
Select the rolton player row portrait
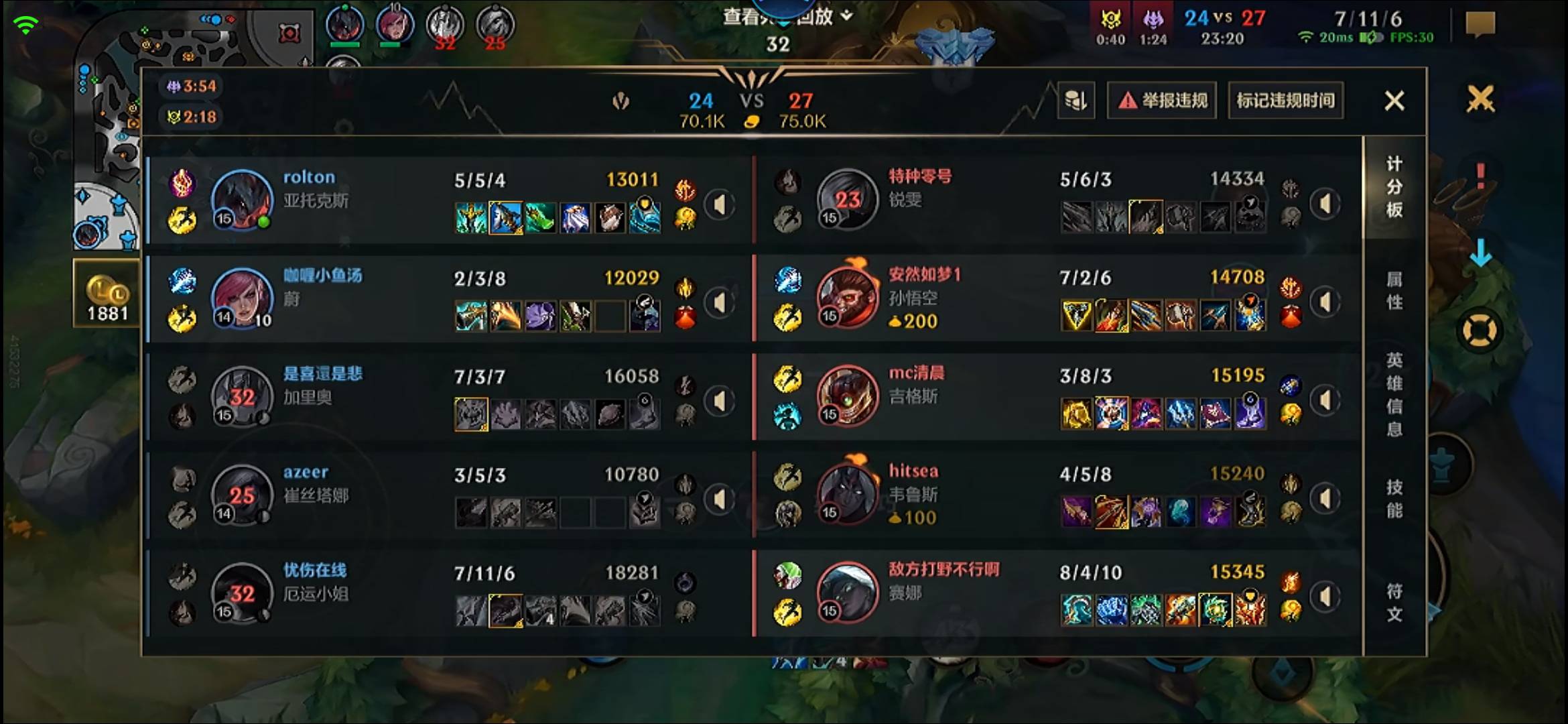[x=242, y=200]
